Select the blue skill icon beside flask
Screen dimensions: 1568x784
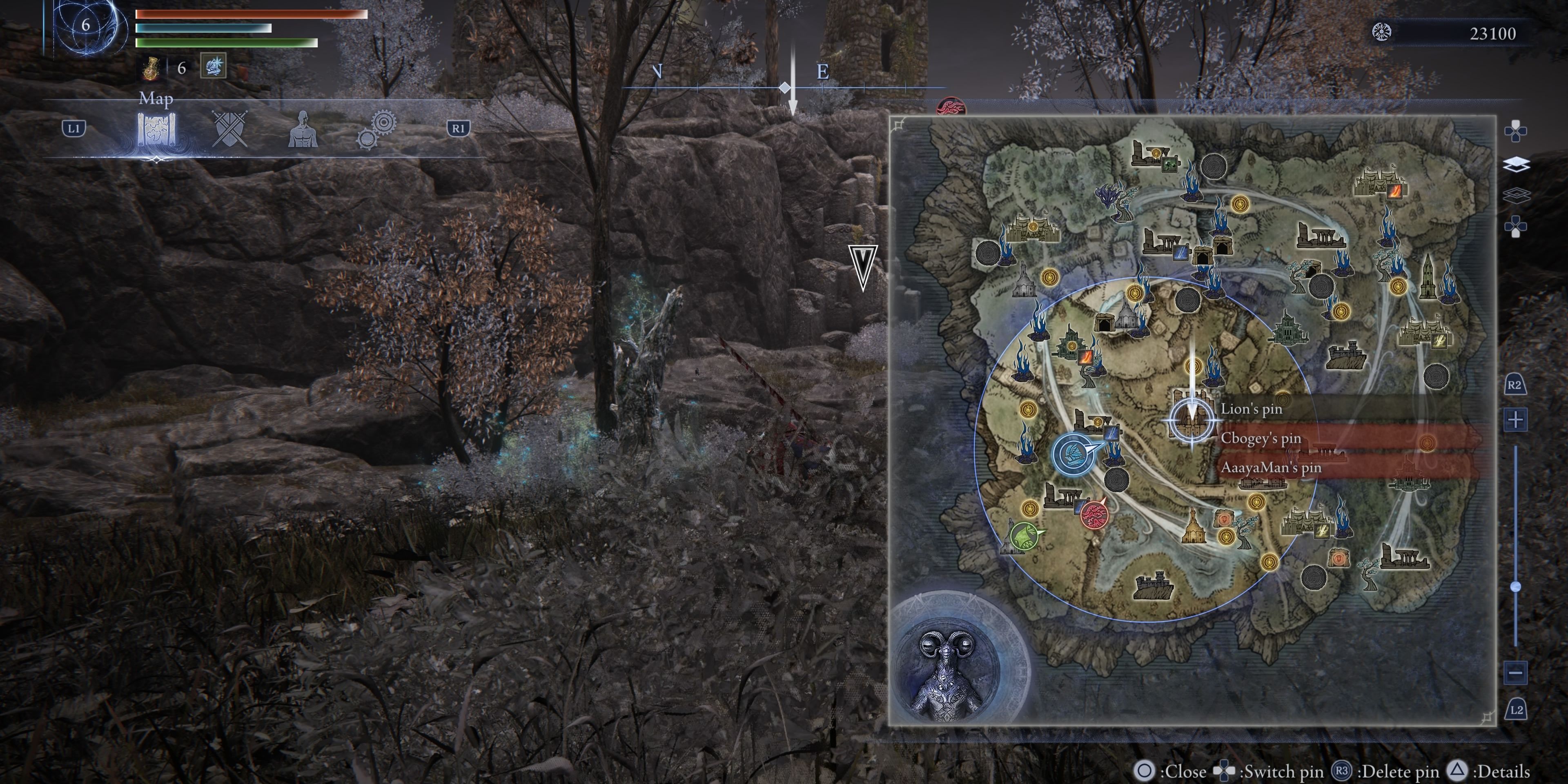213,66
